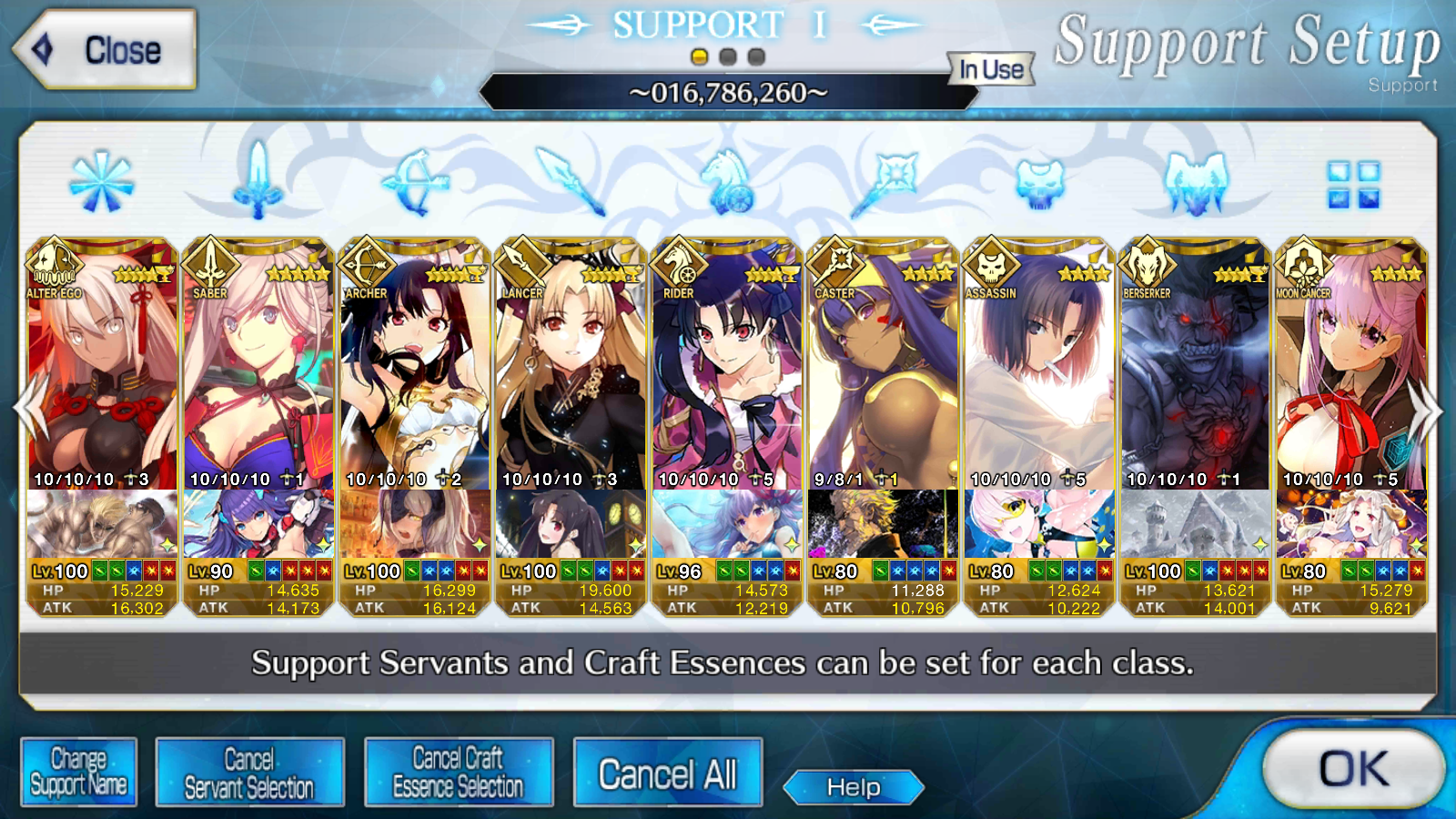The image size is (1456, 819).
Task: Choose Cancel Servant Selection
Action: point(249,772)
